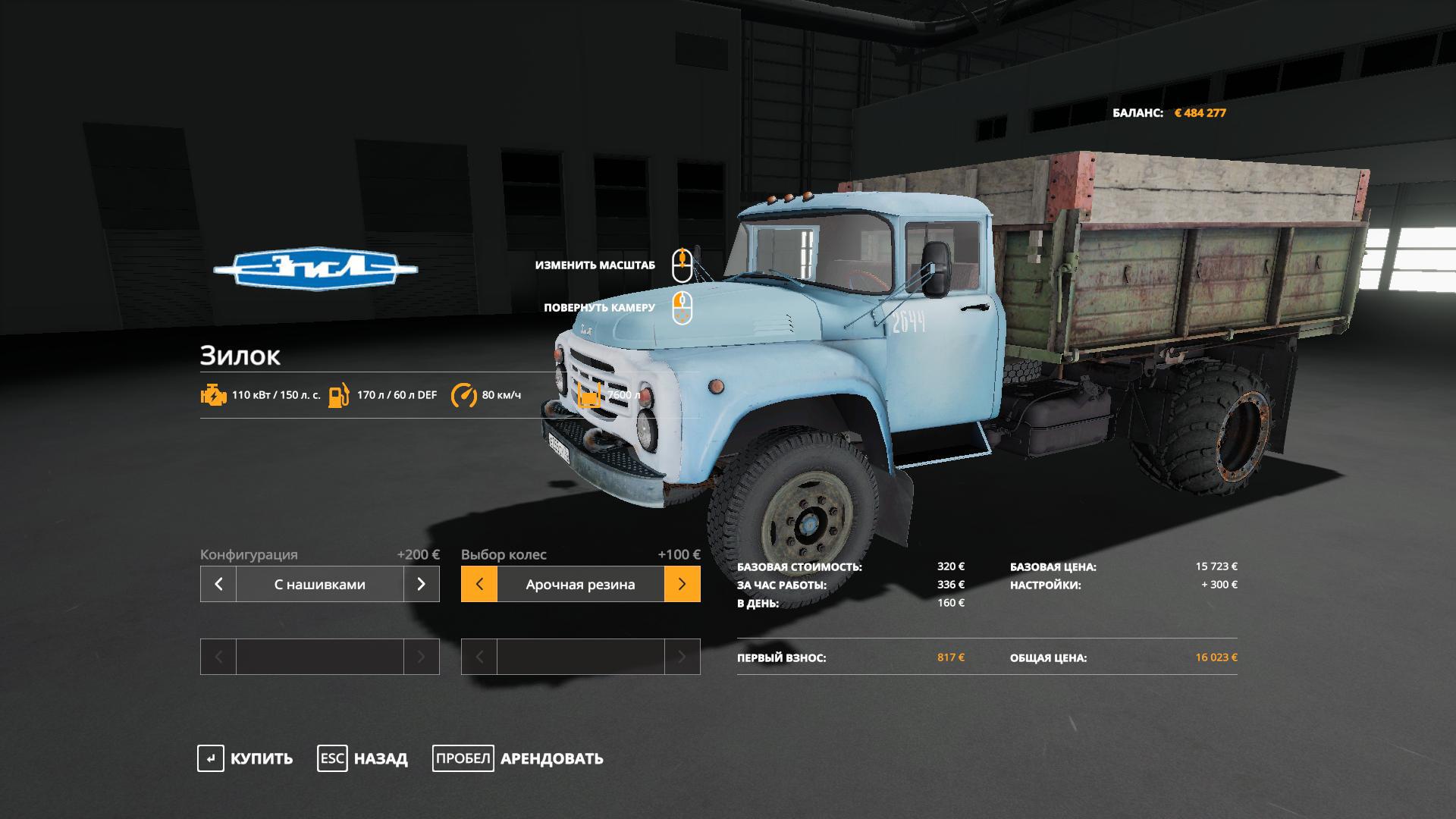Select next option for Конфигурация
Viewport: 1456px width, 819px height.
422,584
